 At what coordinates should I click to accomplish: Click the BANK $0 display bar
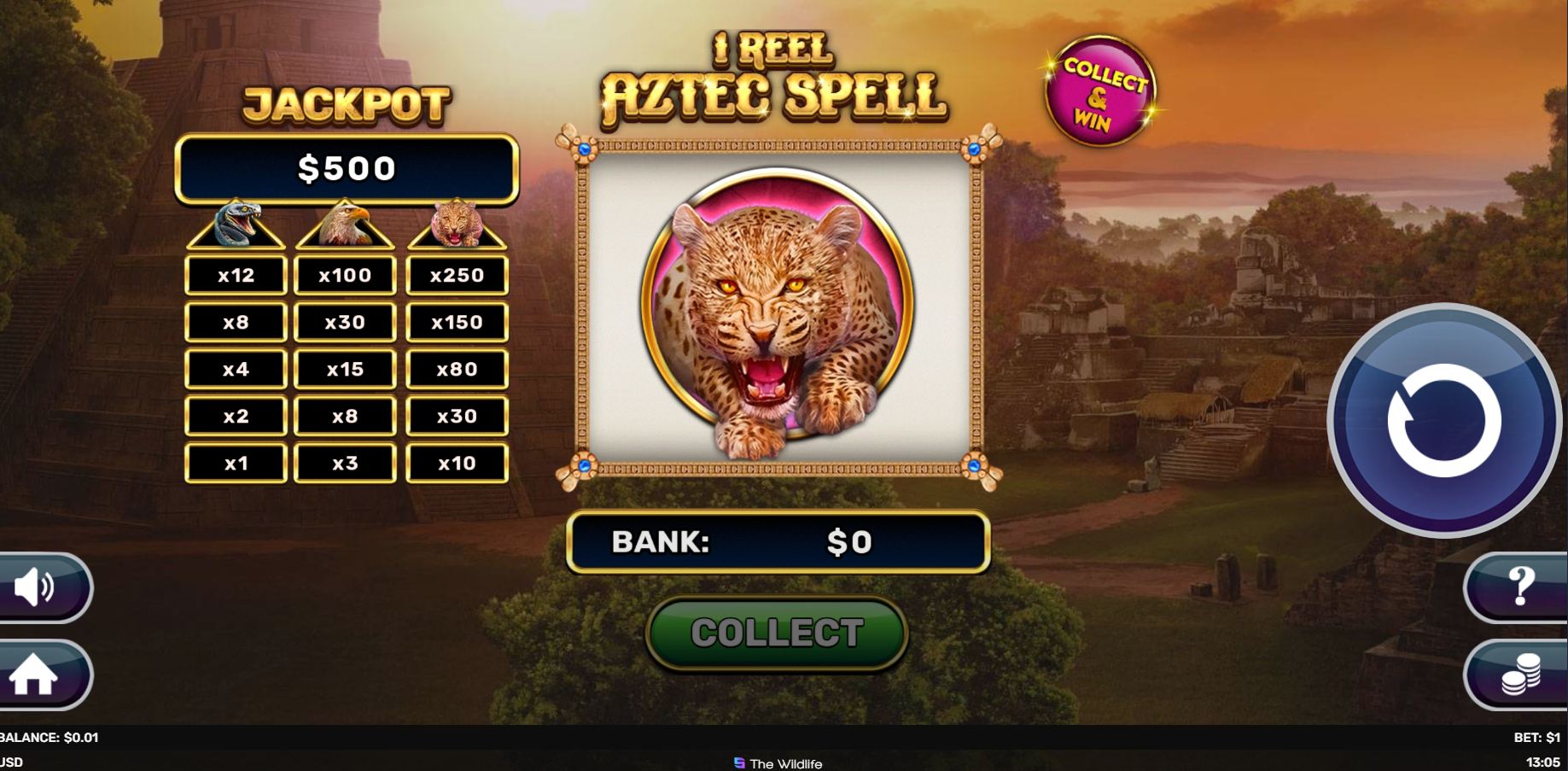(x=777, y=541)
